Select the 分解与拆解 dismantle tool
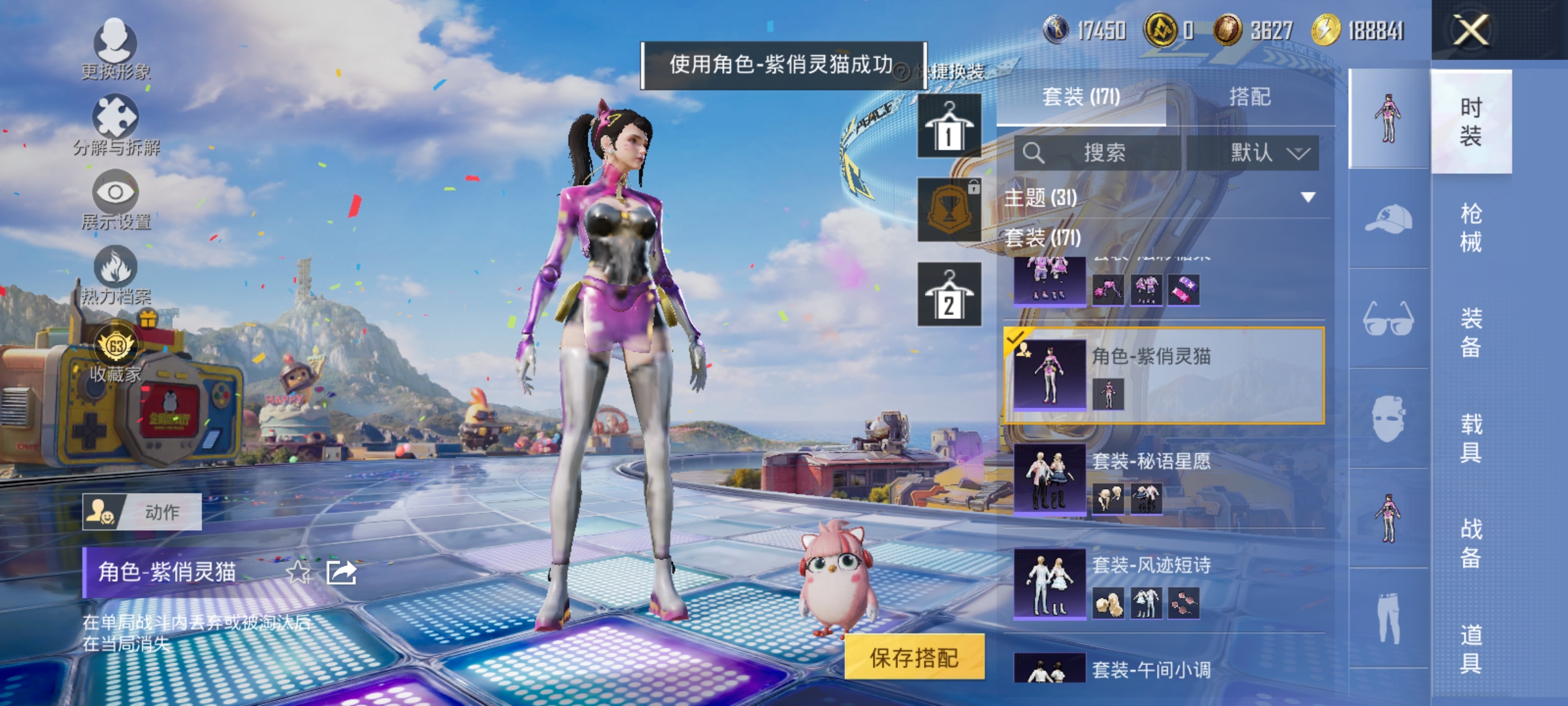This screenshot has width=1568, height=706. click(116, 124)
